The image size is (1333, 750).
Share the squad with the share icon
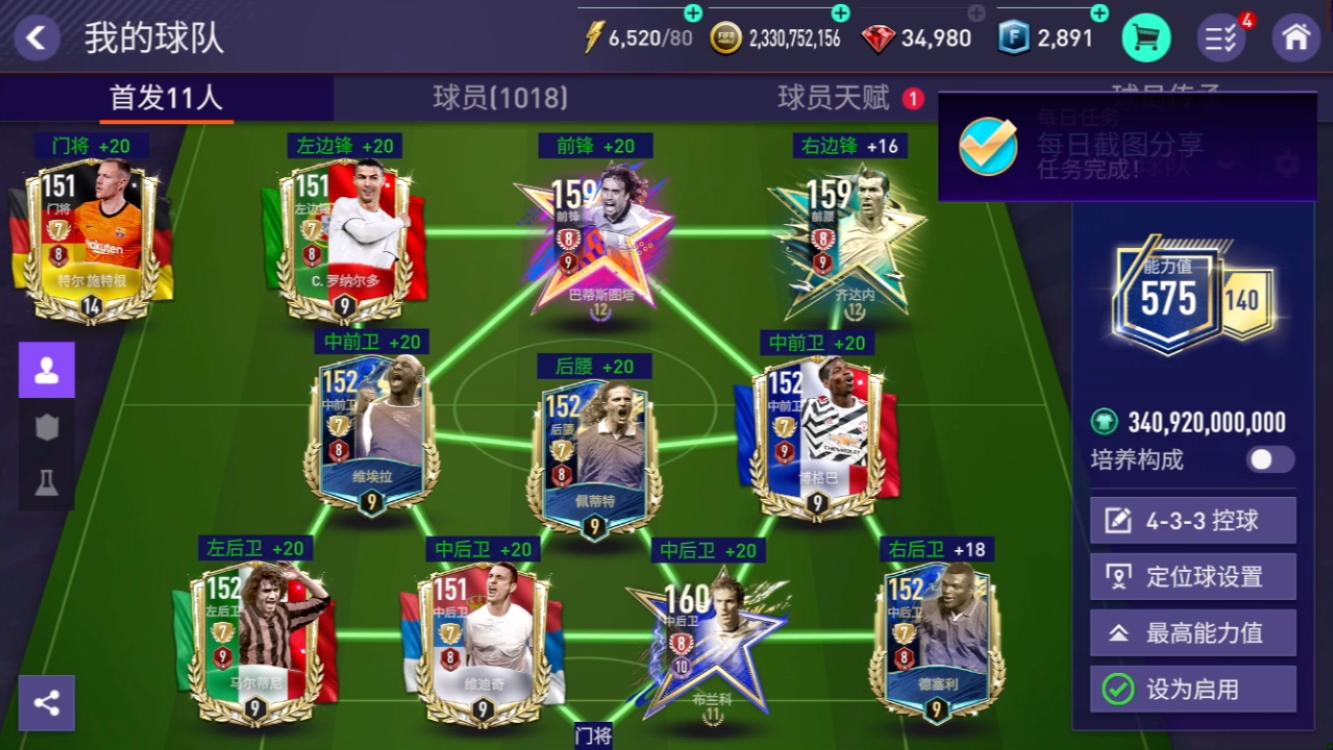pos(47,702)
